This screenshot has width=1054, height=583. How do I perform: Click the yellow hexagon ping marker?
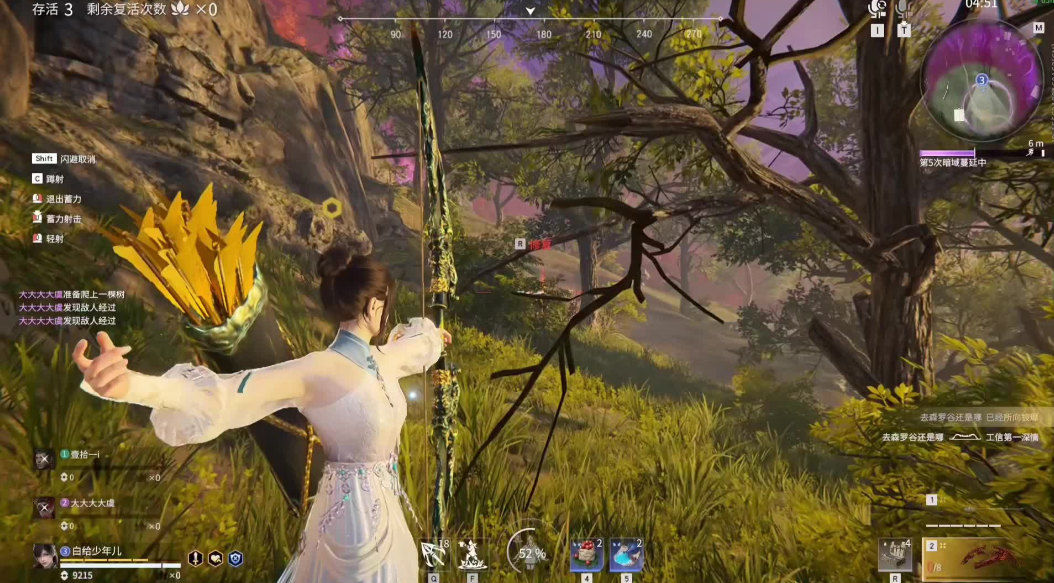pos(332,208)
